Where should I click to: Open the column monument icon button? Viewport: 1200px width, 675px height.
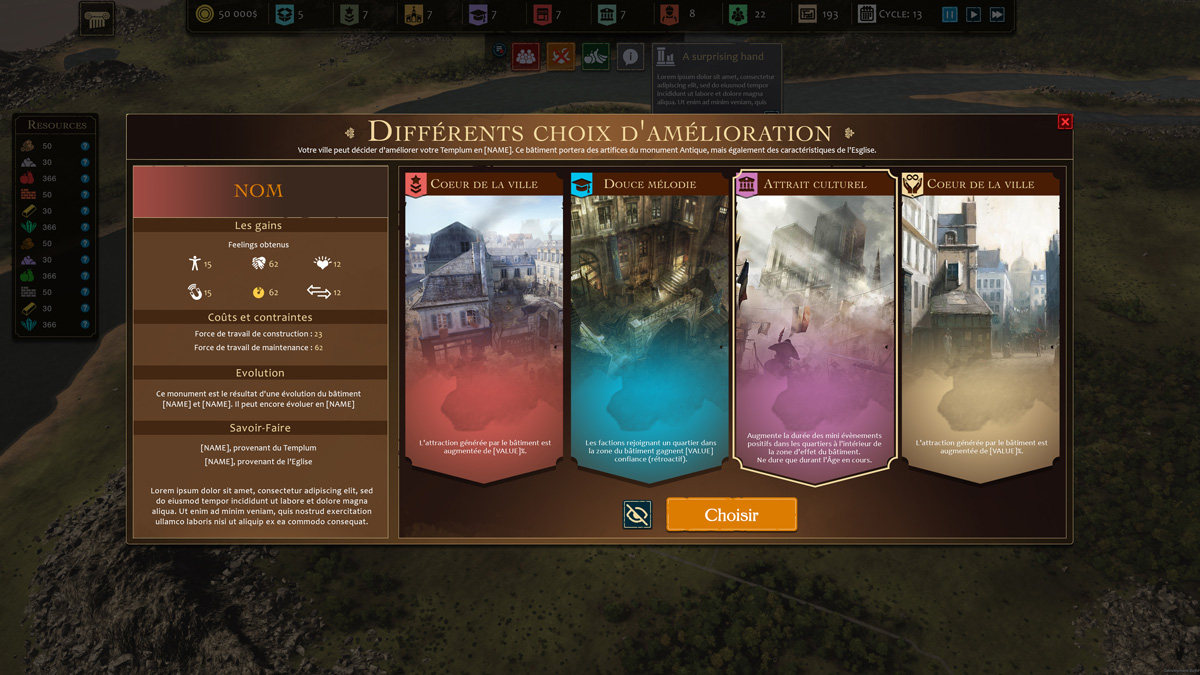pos(97,19)
